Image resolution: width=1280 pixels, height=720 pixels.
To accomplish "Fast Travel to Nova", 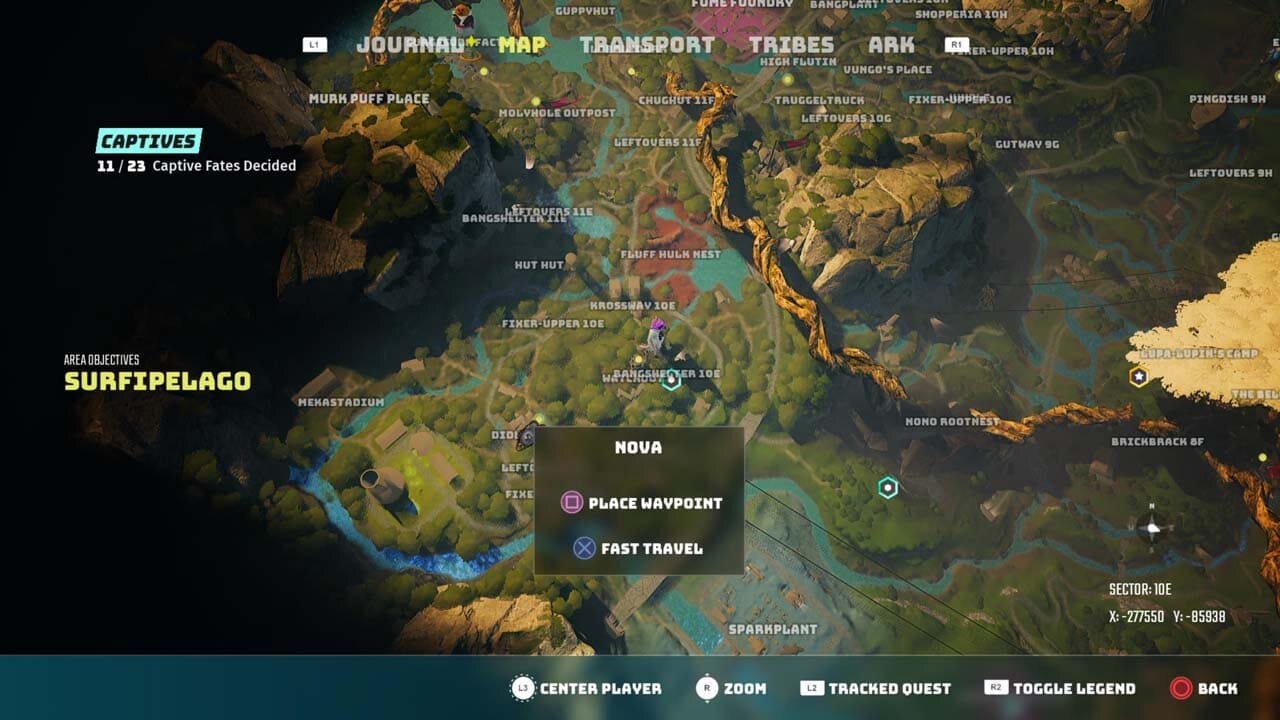I will [651, 548].
